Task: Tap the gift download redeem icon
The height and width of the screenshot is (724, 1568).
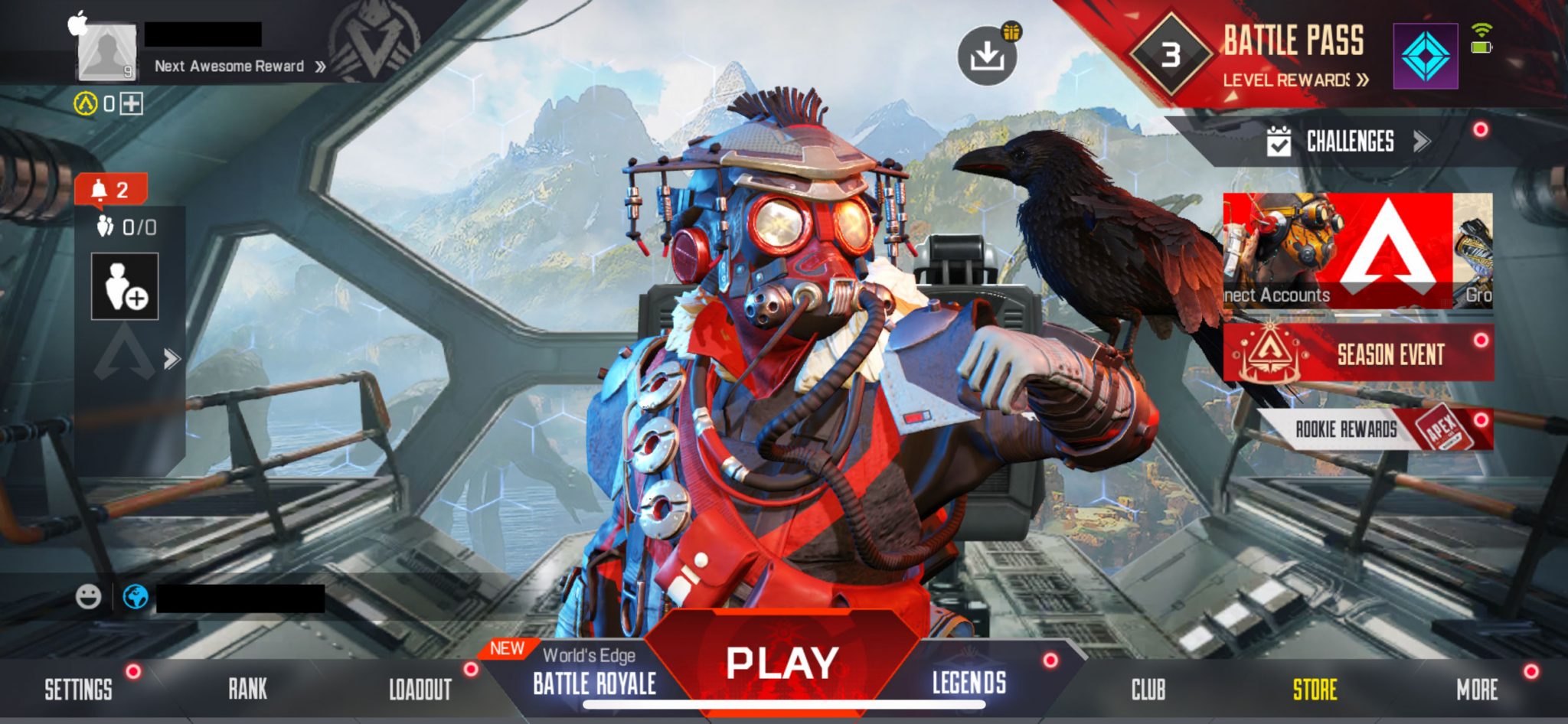Action: coord(987,56)
